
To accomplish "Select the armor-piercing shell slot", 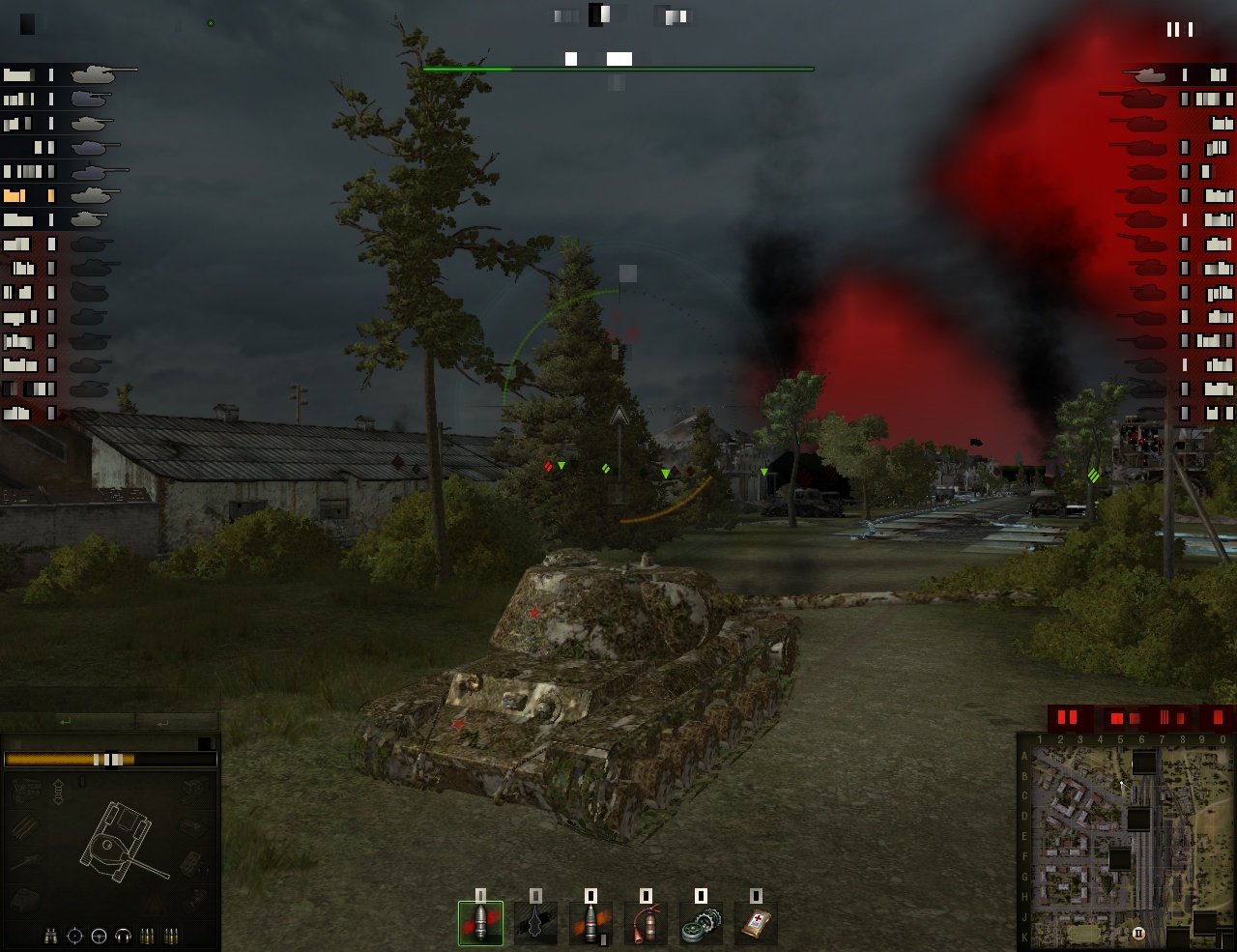I will [x=480, y=924].
